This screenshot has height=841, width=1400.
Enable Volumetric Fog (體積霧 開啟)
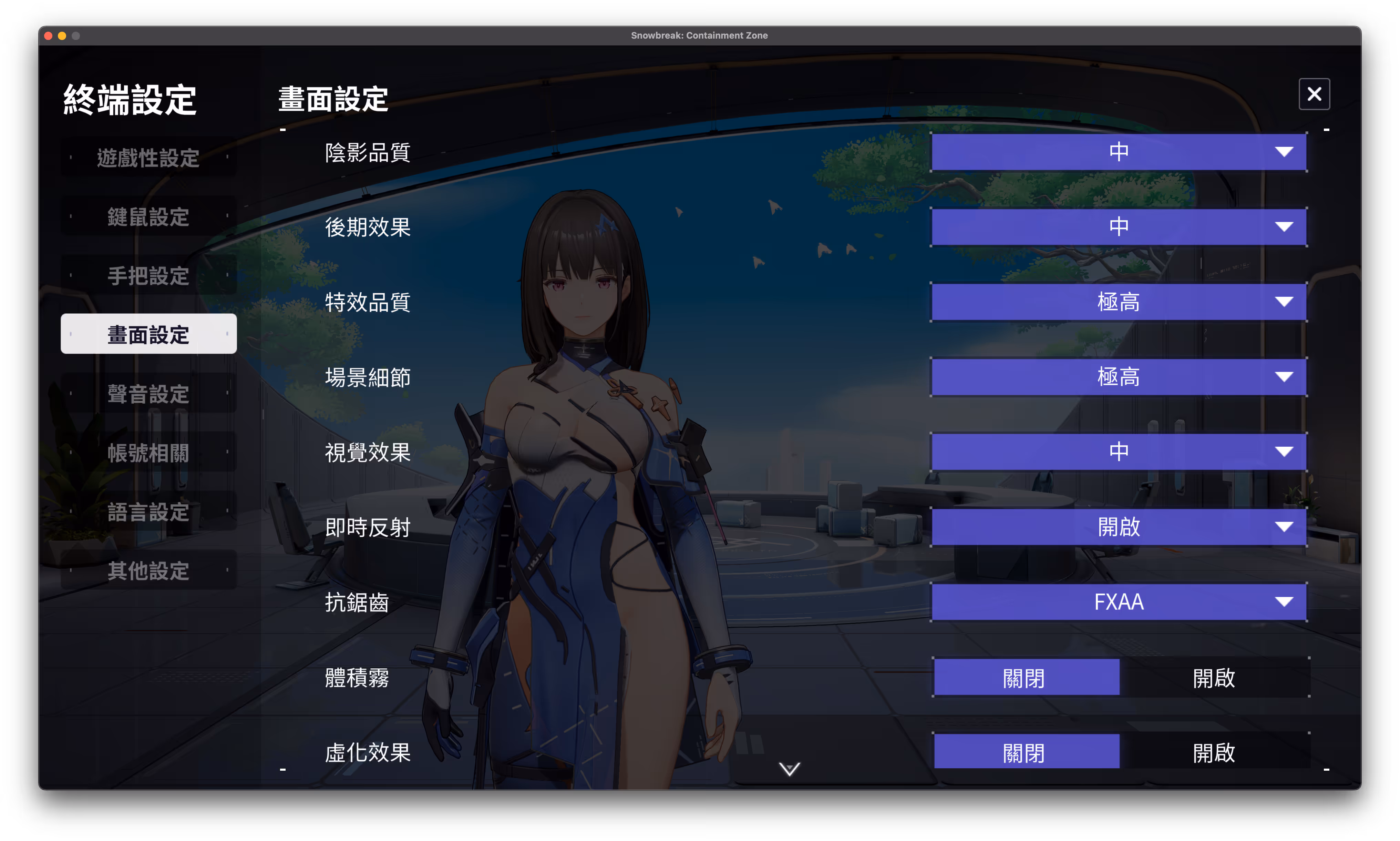click(x=1213, y=677)
